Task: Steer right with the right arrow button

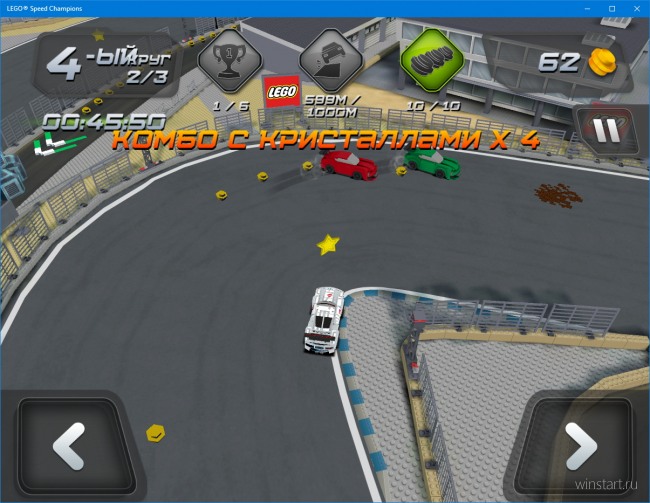Action: coord(580,446)
